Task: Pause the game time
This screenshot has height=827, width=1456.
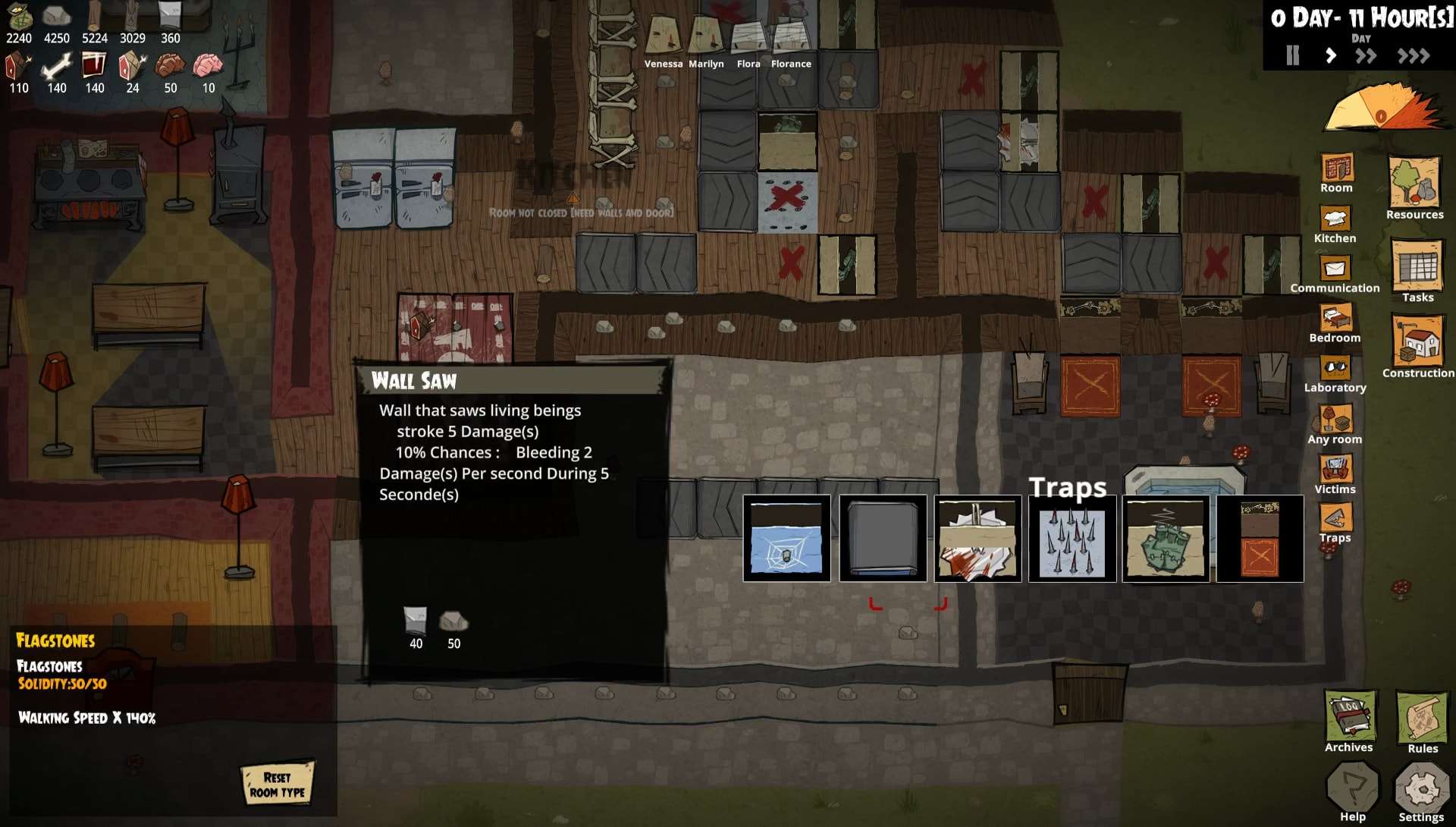Action: click(1293, 55)
